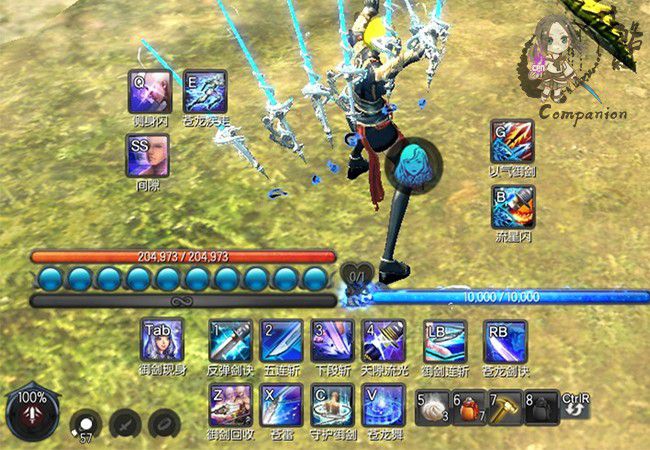Activate the 苍龙疾走 dash skill
The width and height of the screenshot is (650, 450).
tap(206, 92)
